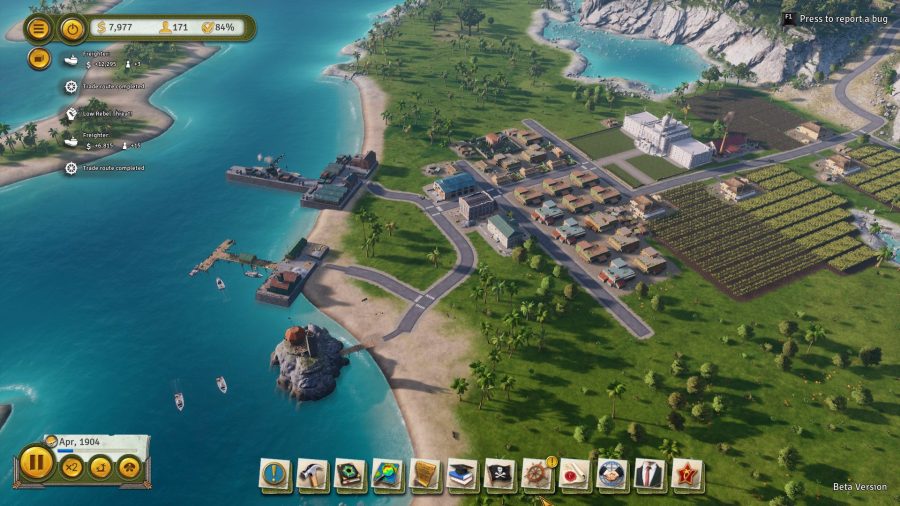Open the hammer build menu
Screen dimensions: 900x506
(312, 473)
